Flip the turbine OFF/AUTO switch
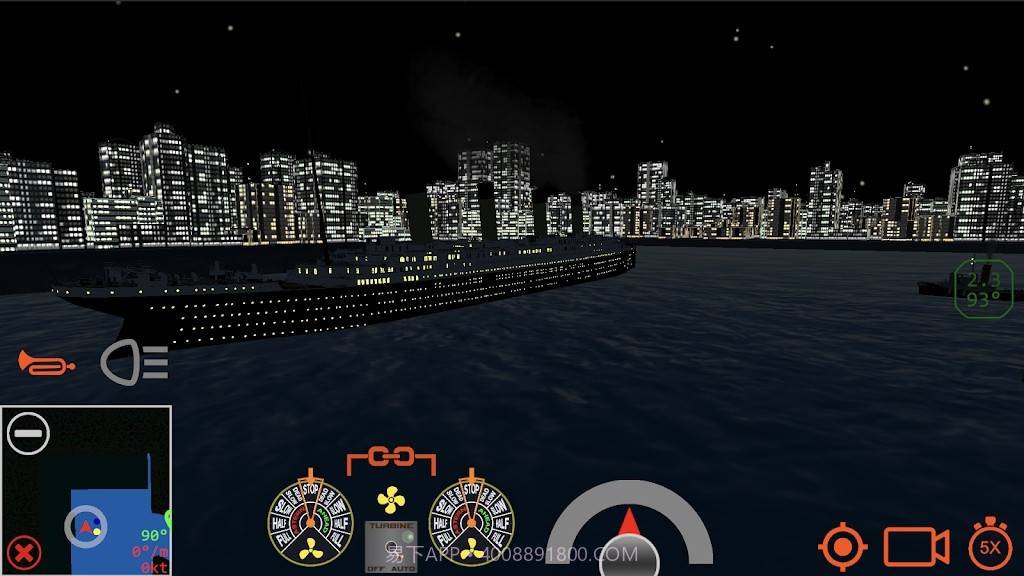1024x576 pixels. 391,545
